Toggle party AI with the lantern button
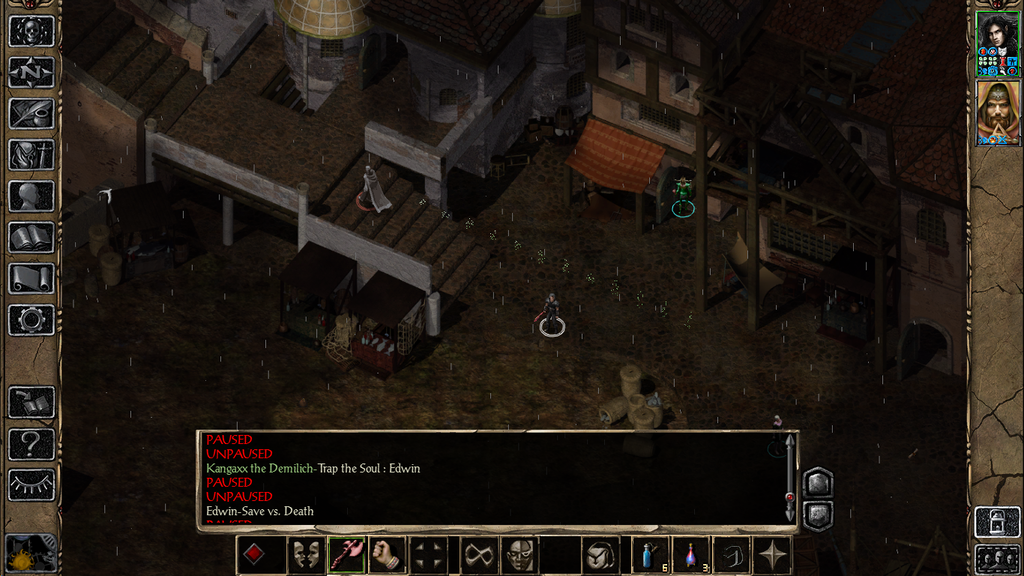 997,521
